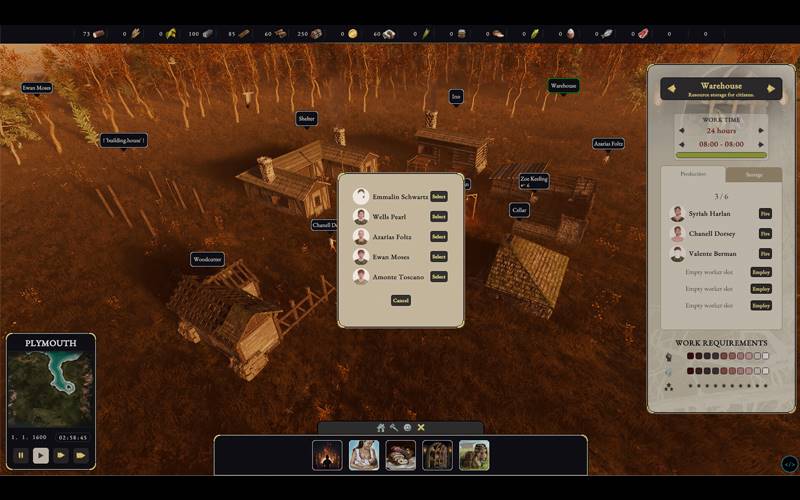Viewport: 800px width, 500px height.
Task: Open the house build category icon
Action: click(381, 428)
